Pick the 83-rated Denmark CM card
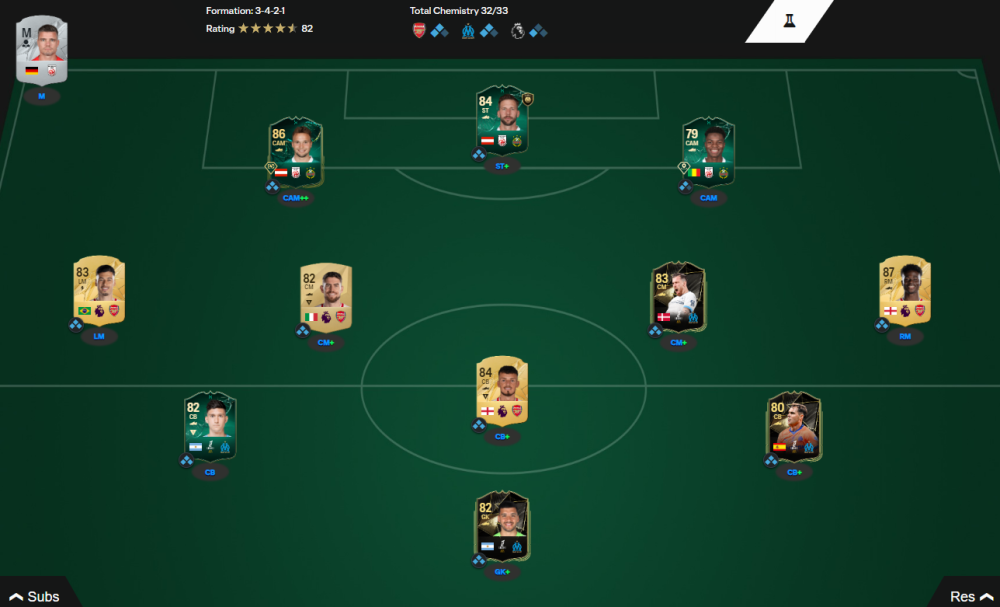This screenshot has width=1000, height=607. 678,297
